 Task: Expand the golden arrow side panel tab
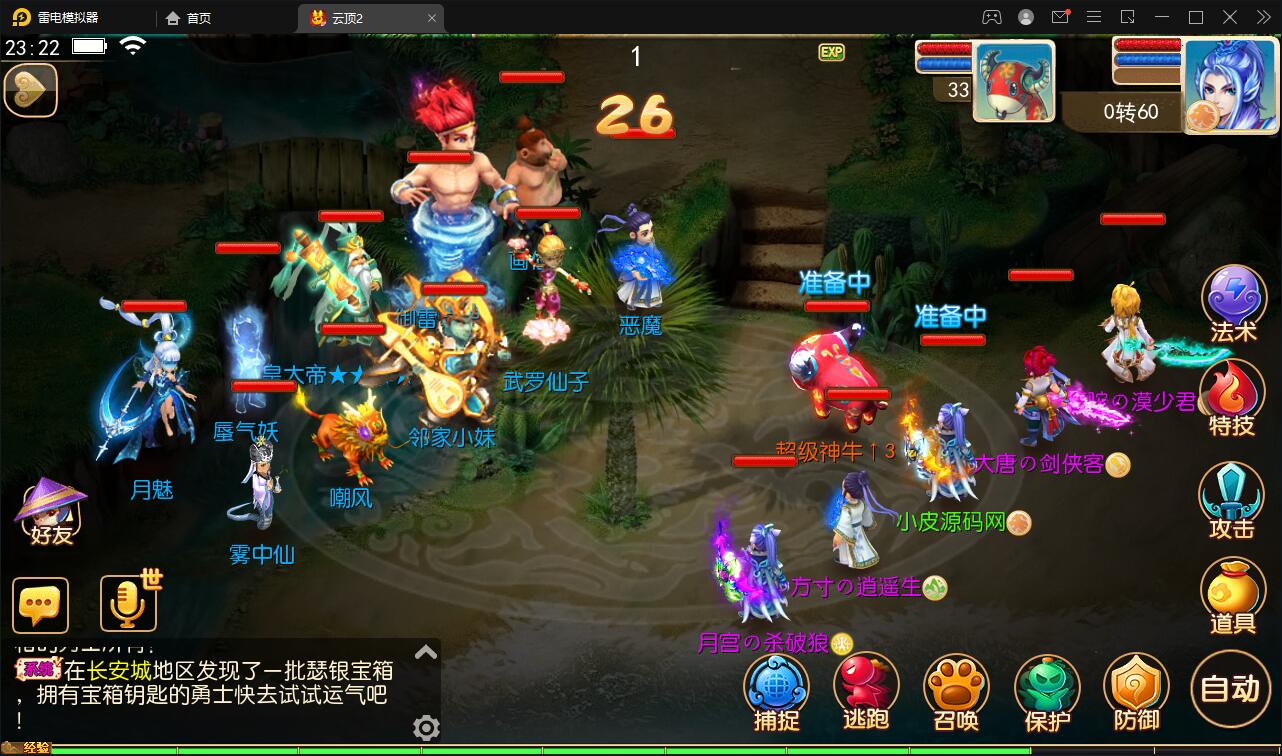30,90
